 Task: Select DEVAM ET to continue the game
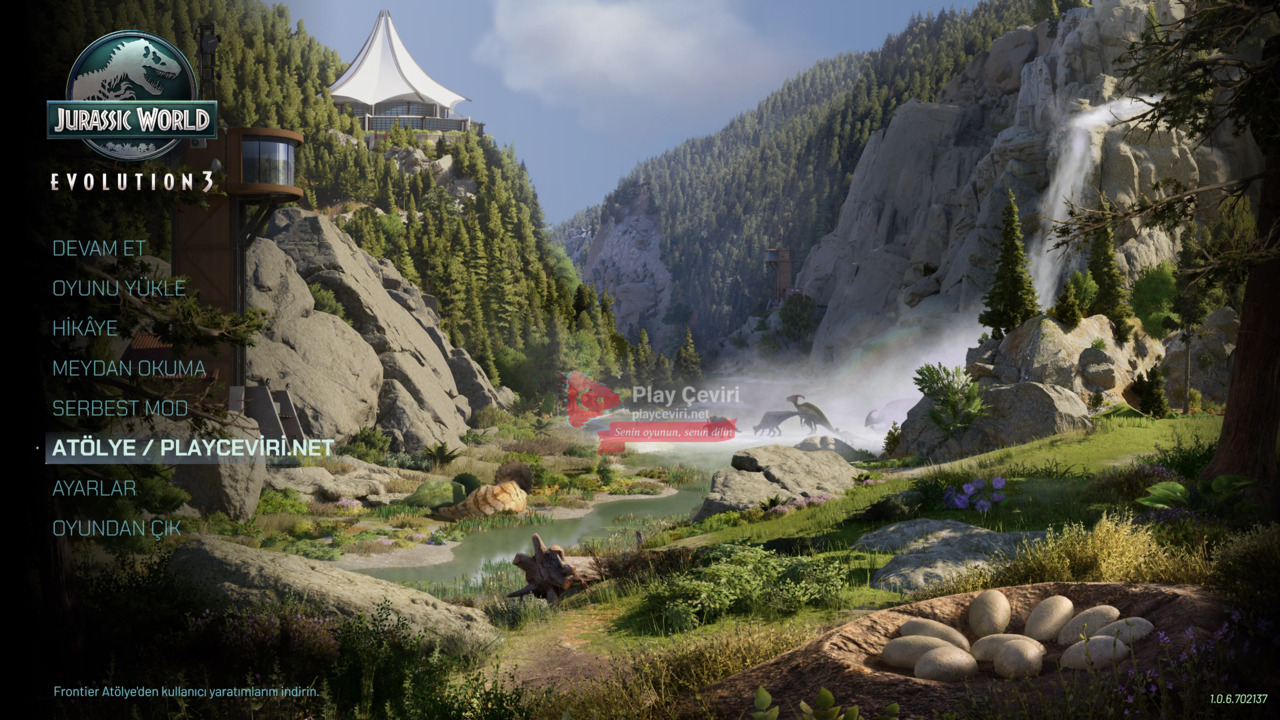tap(99, 248)
